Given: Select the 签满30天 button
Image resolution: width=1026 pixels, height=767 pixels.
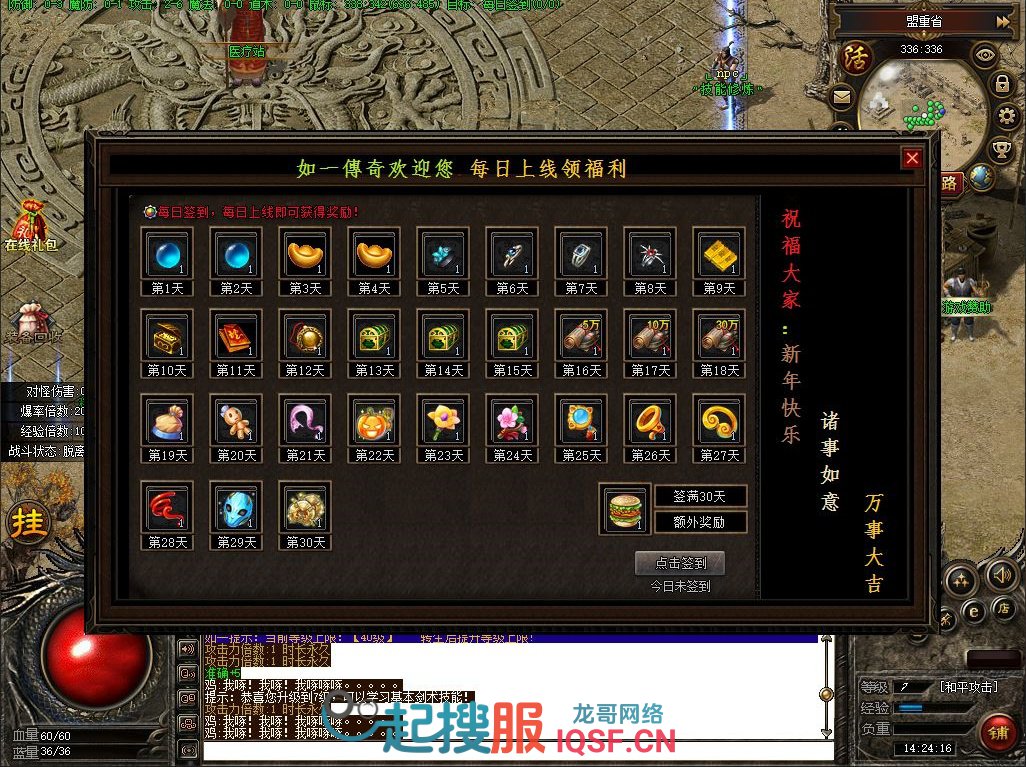Looking at the screenshot, I should pos(700,496).
